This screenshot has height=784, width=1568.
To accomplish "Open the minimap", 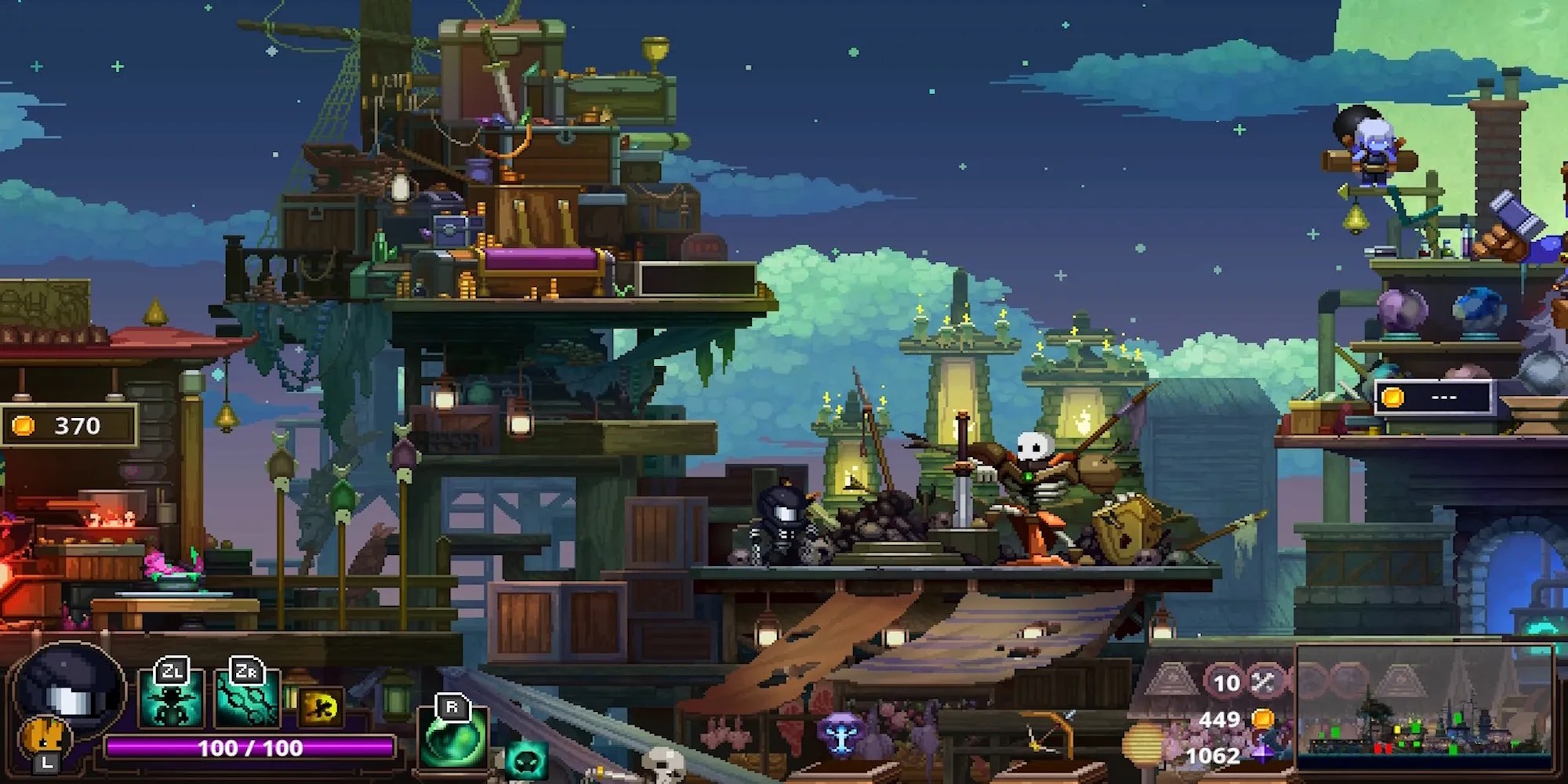I will pyautogui.click(x=1424, y=710).
